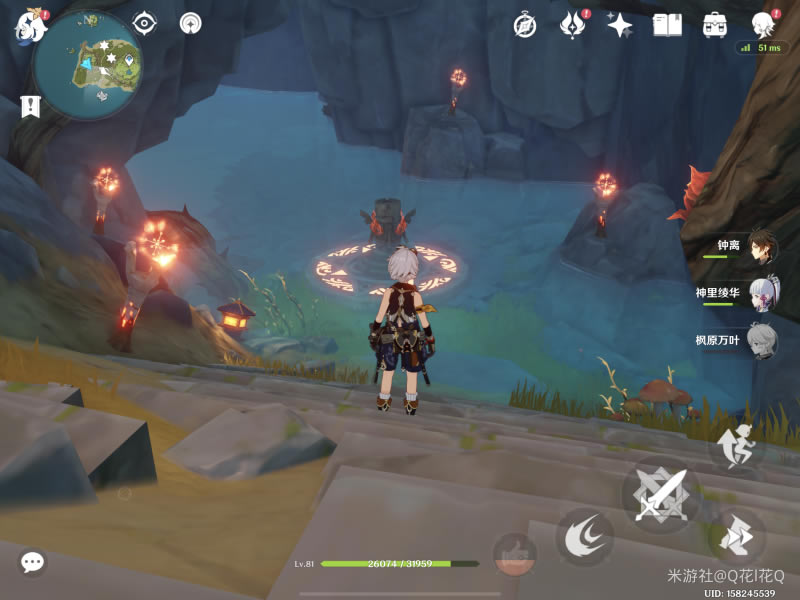800x600 pixels.
Task: Open the backpack inventory
Action: tap(714, 25)
